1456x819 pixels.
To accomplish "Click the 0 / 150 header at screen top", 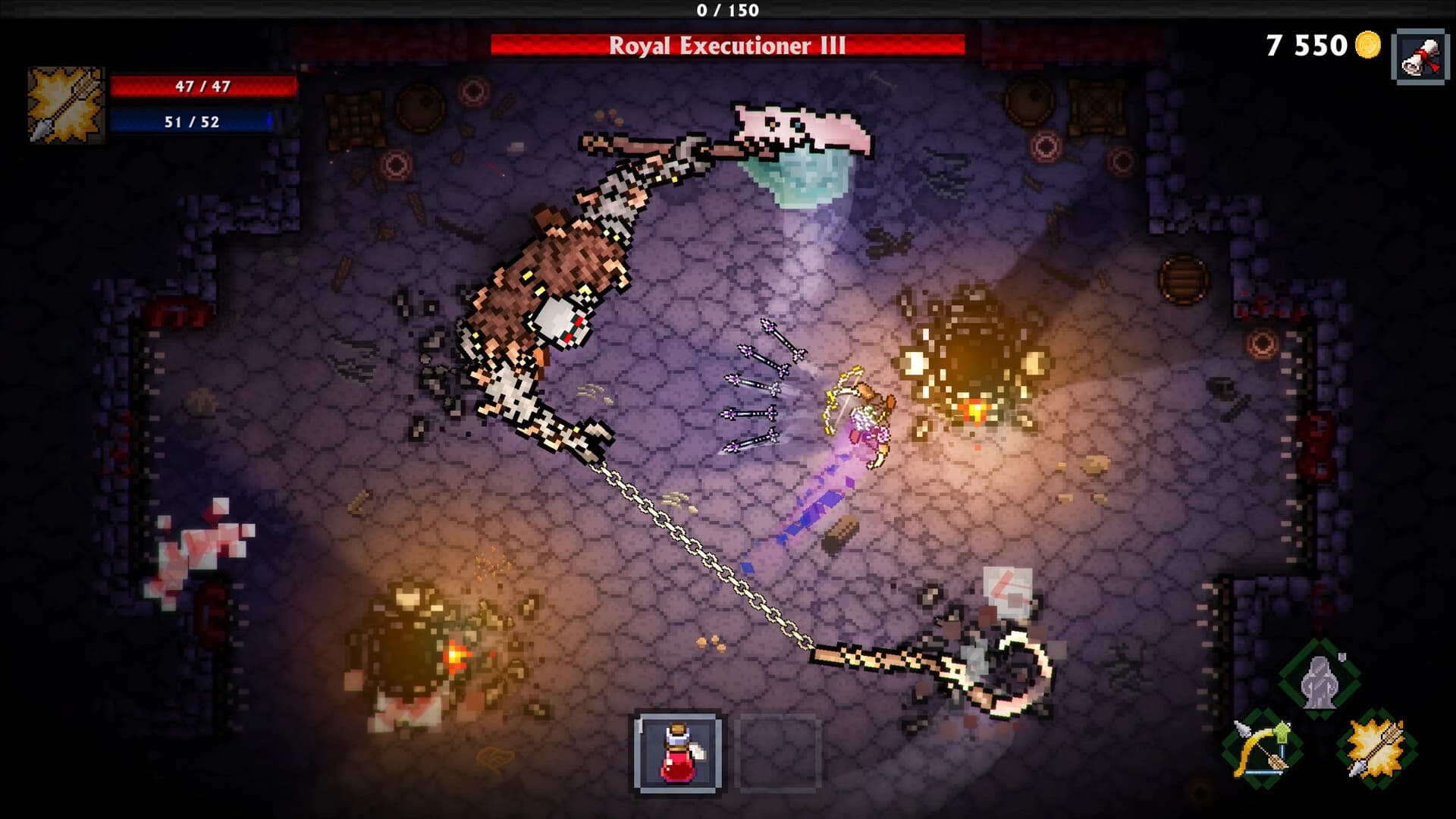I will coord(728,11).
